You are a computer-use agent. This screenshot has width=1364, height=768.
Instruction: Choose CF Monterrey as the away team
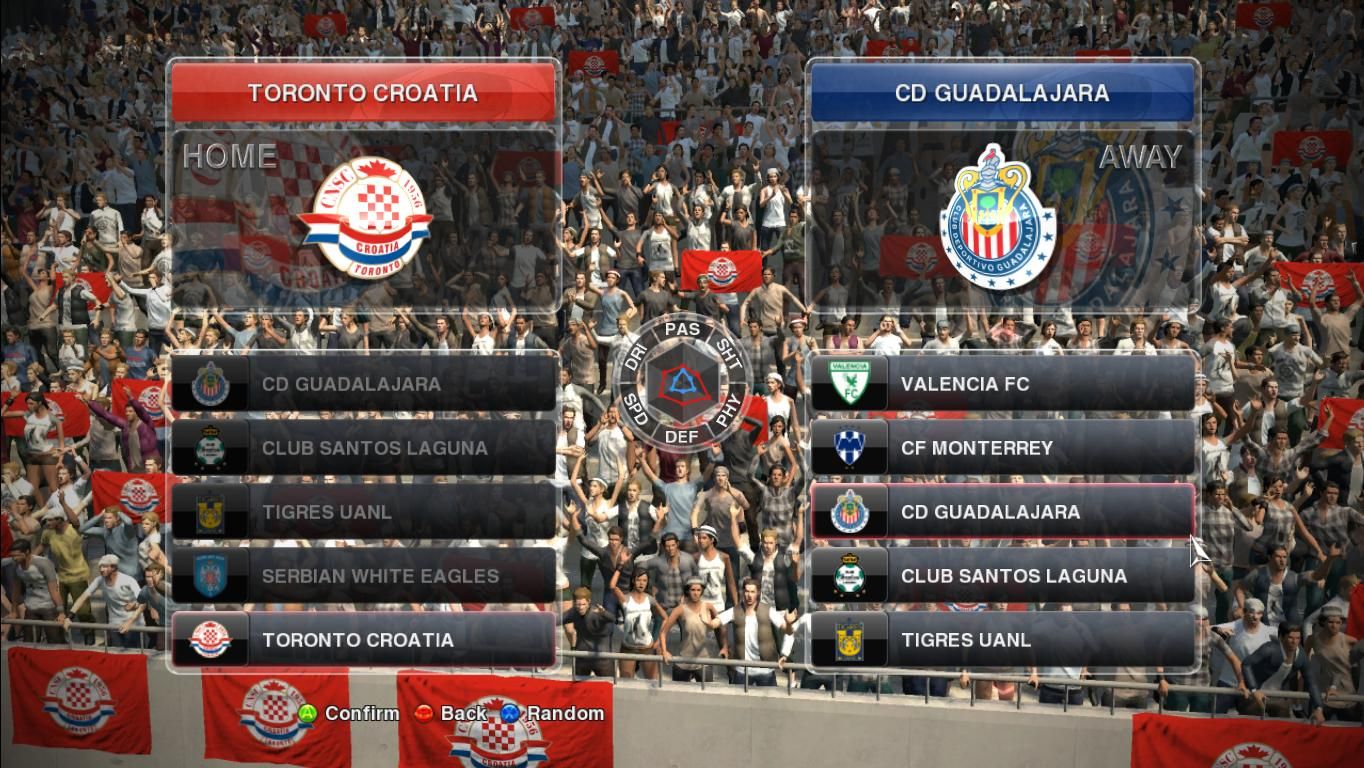(1002, 448)
